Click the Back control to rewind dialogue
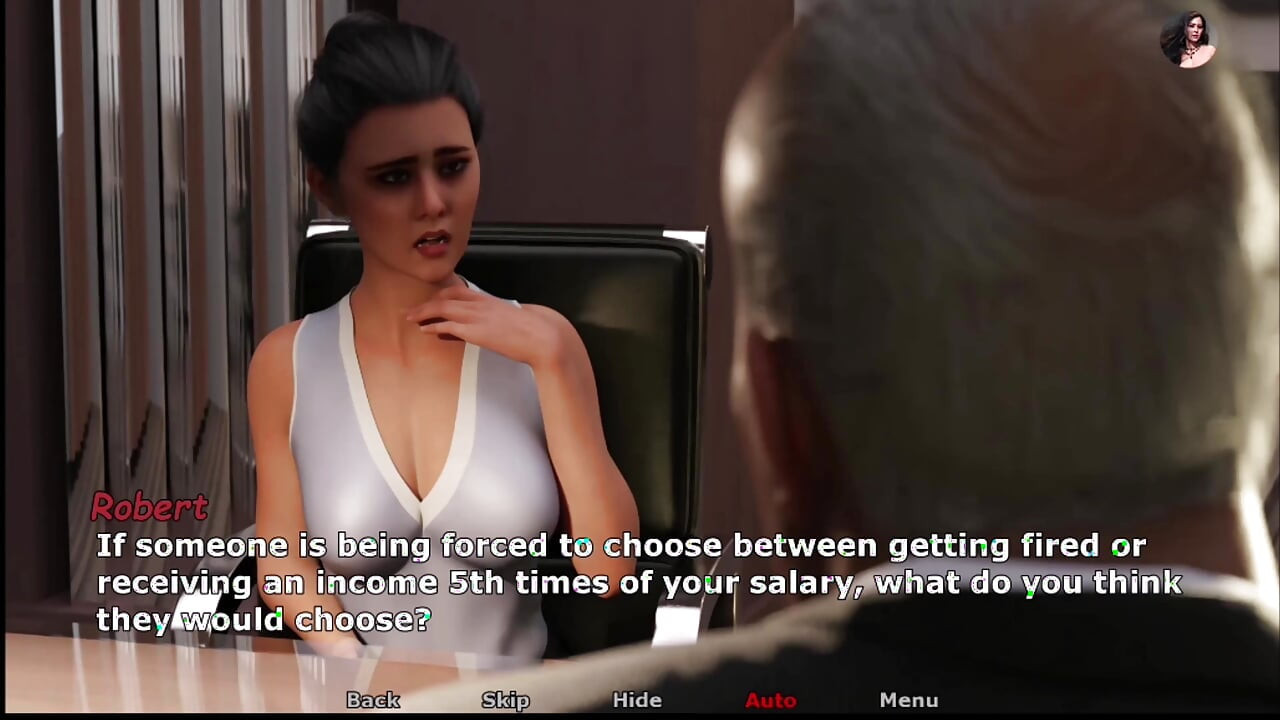 click(372, 700)
